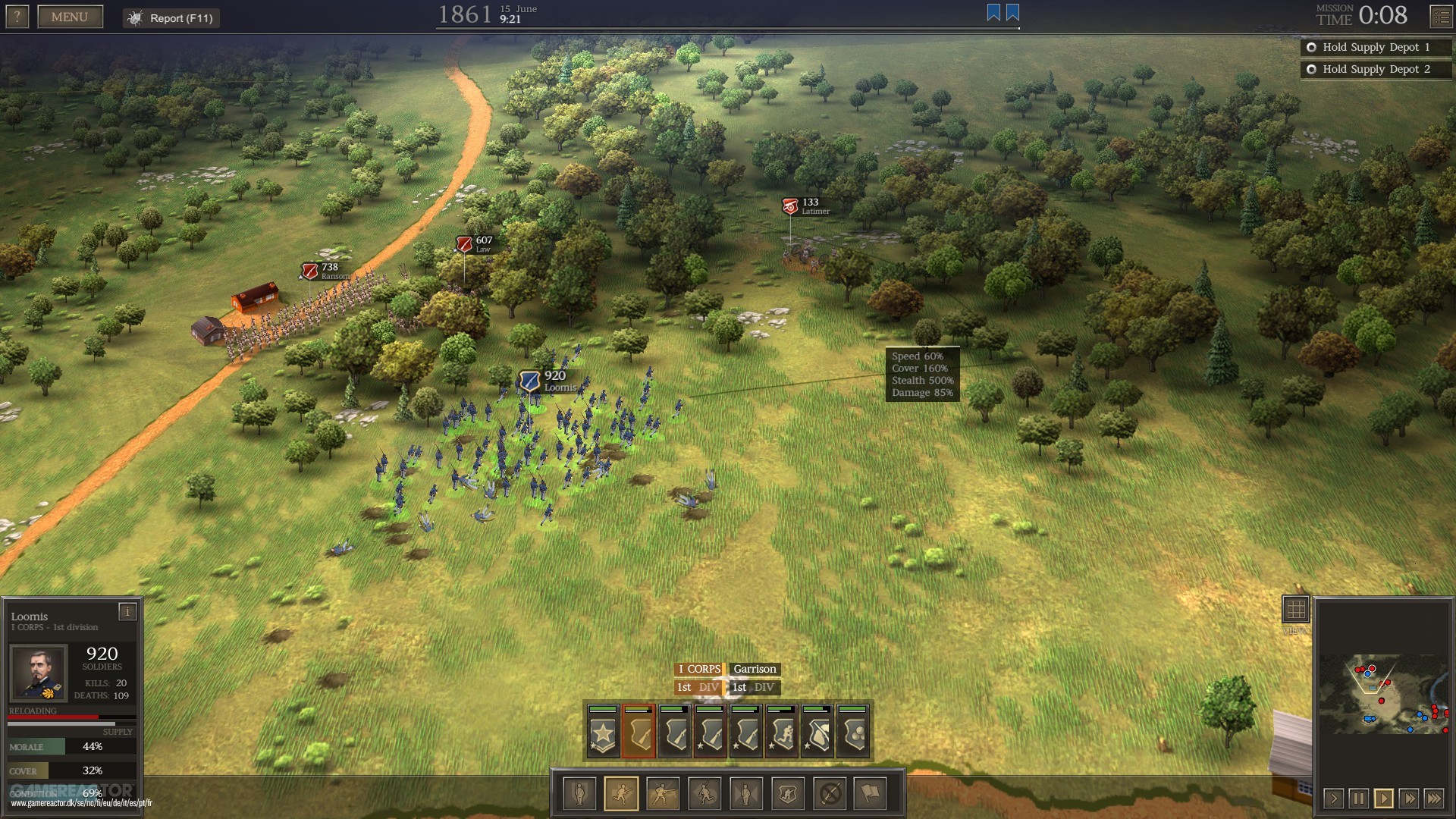Click the mission list icon beside the timer
Viewport: 1456px width, 819px height.
click(x=1443, y=16)
